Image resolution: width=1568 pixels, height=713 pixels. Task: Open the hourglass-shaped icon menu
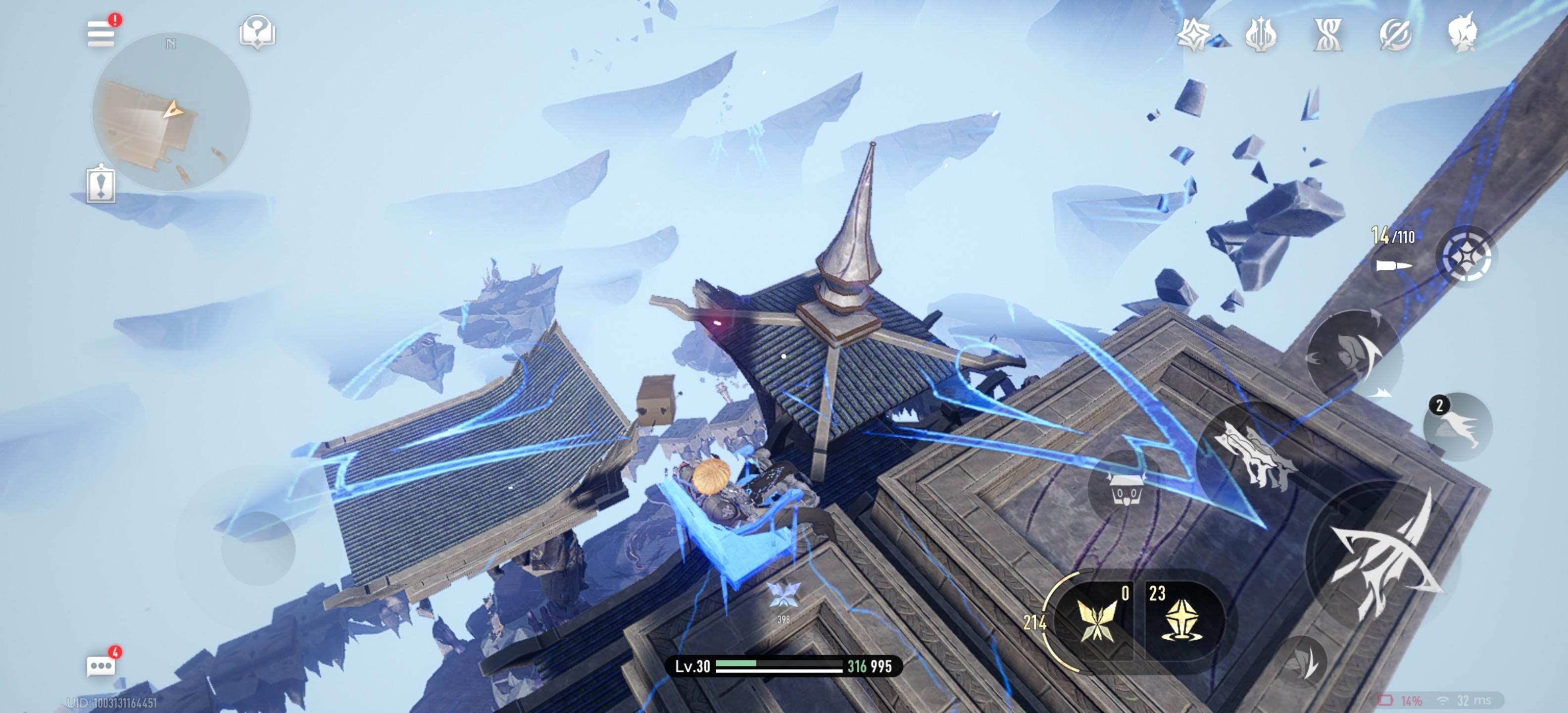[1327, 34]
